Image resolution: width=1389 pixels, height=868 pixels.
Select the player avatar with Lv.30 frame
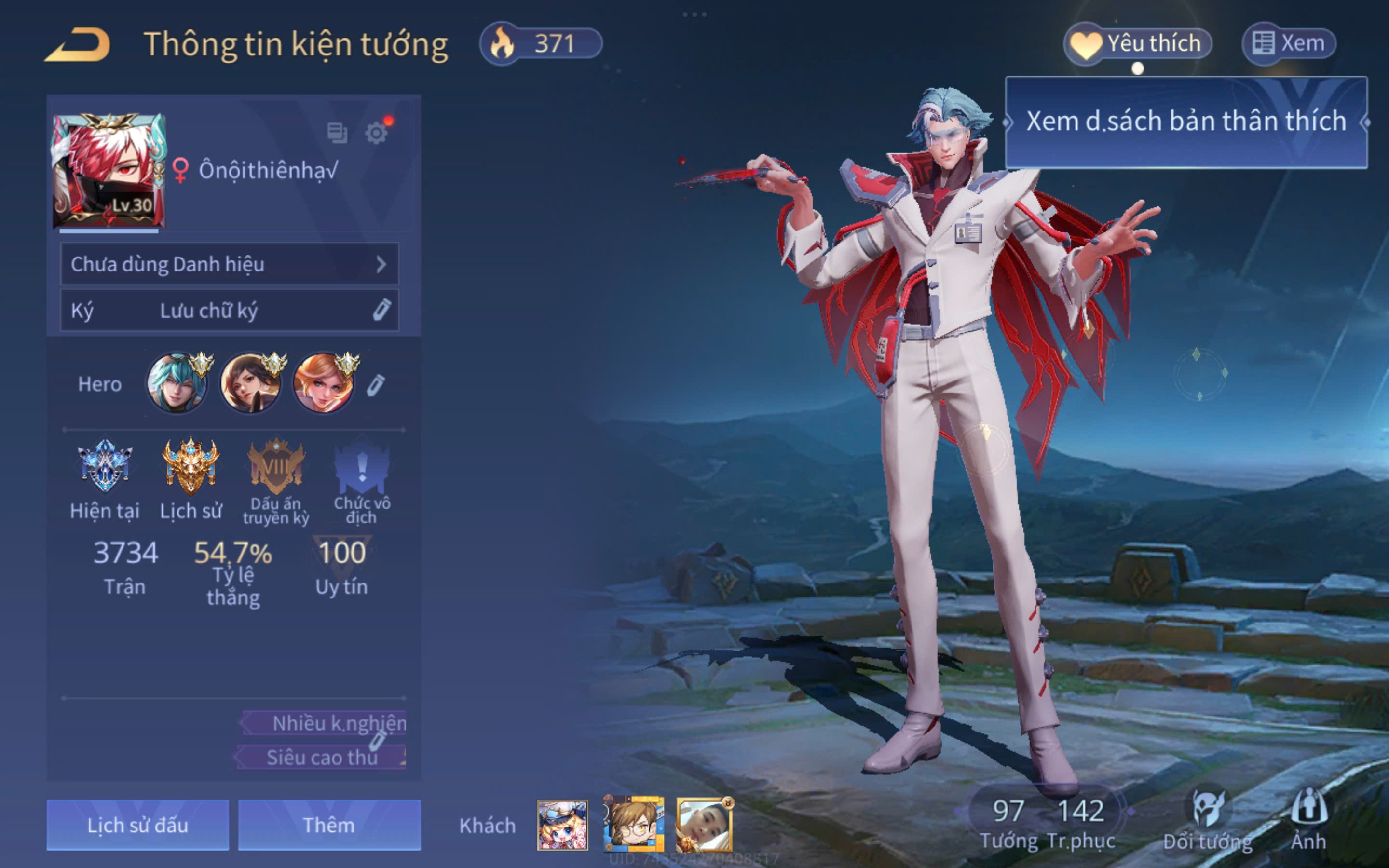[109, 171]
